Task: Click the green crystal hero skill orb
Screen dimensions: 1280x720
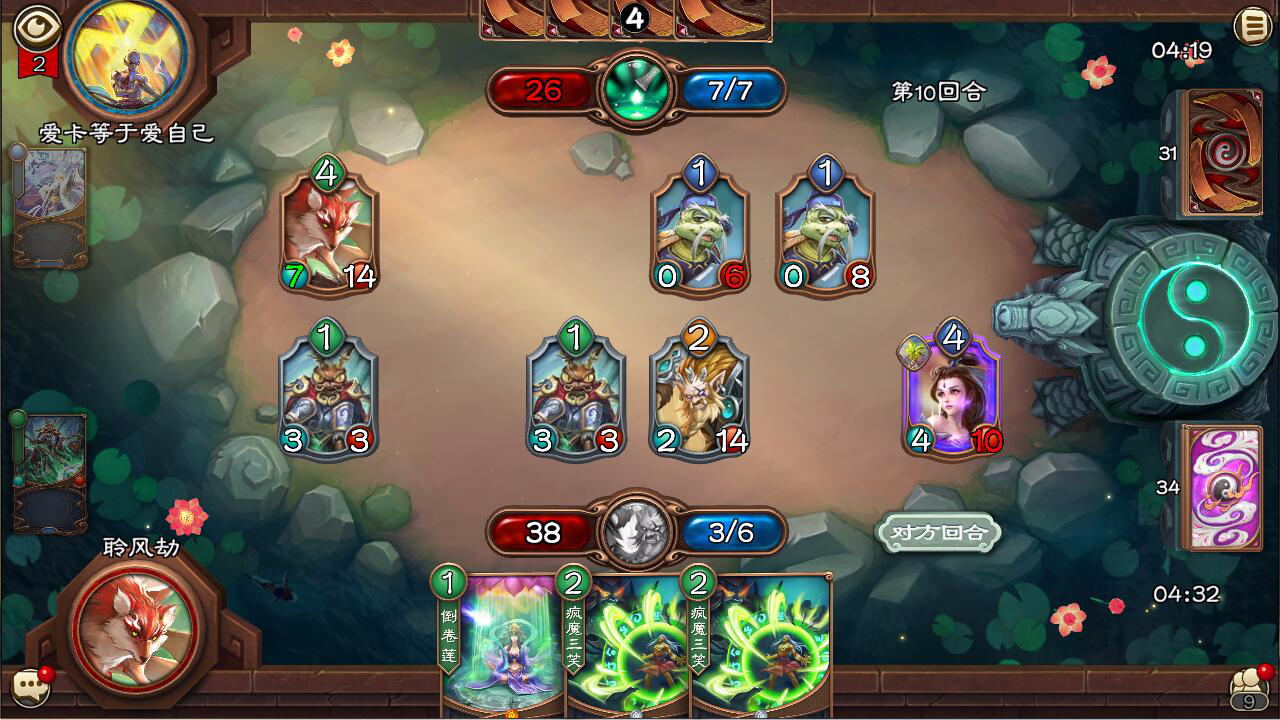Action: 636,91
